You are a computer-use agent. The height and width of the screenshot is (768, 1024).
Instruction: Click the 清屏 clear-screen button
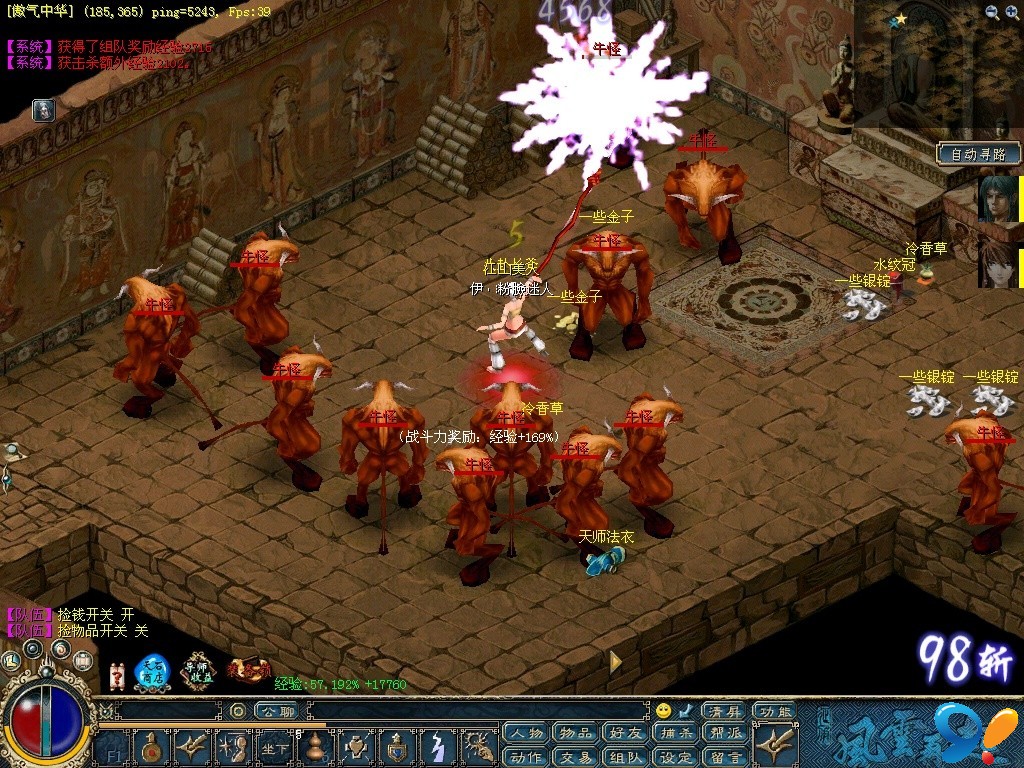coord(722,711)
